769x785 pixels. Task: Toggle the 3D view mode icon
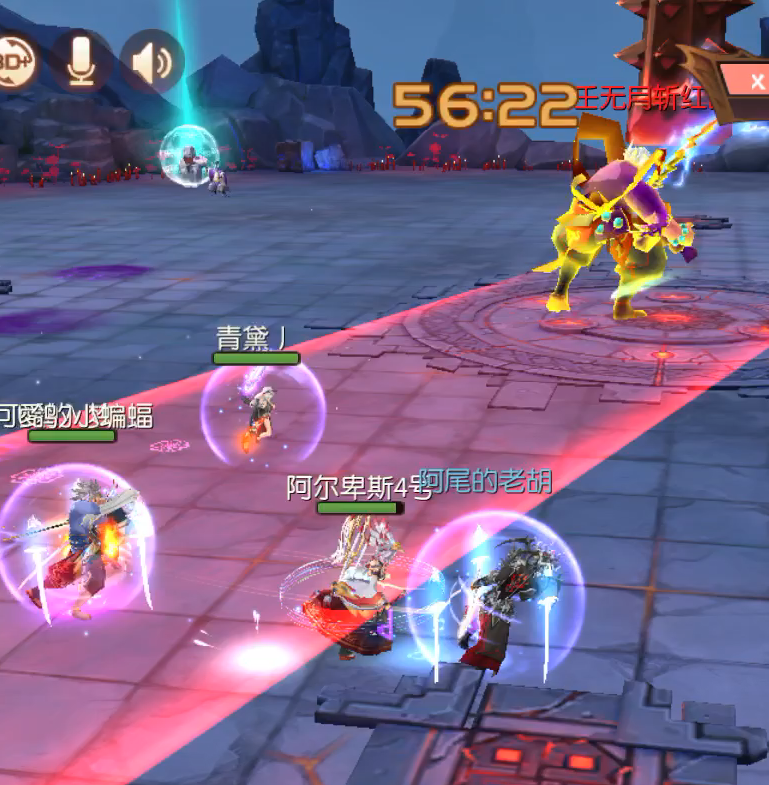tap(14, 60)
